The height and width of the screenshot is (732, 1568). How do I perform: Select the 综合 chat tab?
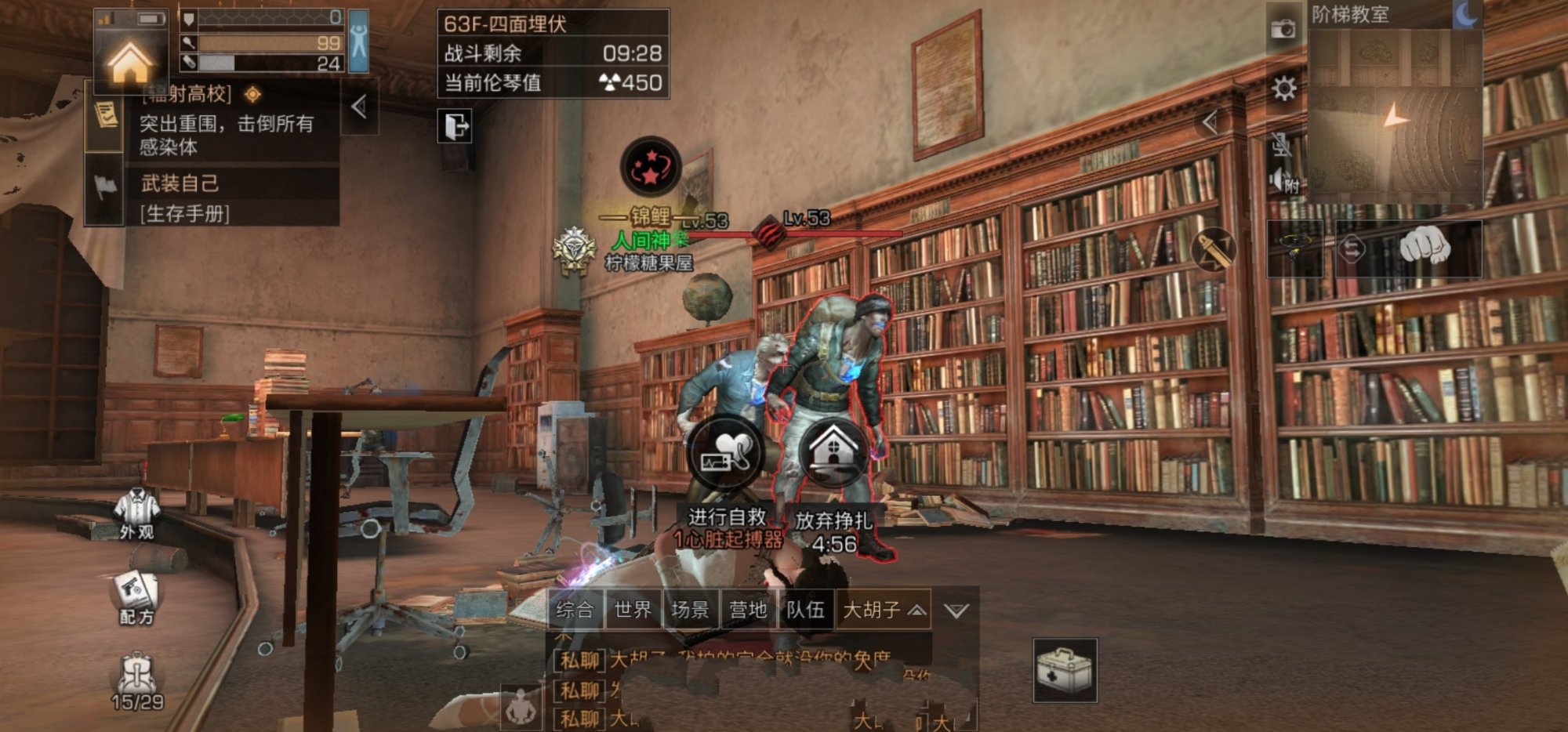tap(575, 610)
